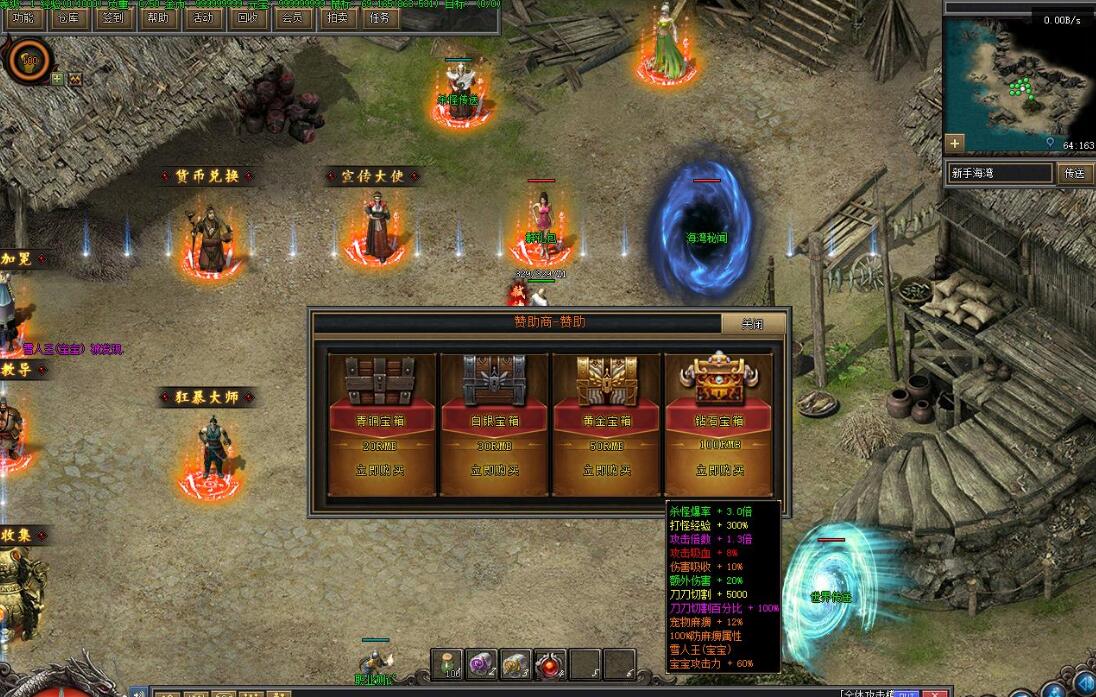Image resolution: width=1096 pixels, height=697 pixels.
Task: Buy the 白银宝箱 silver chest
Action: pyautogui.click(x=494, y=469)
